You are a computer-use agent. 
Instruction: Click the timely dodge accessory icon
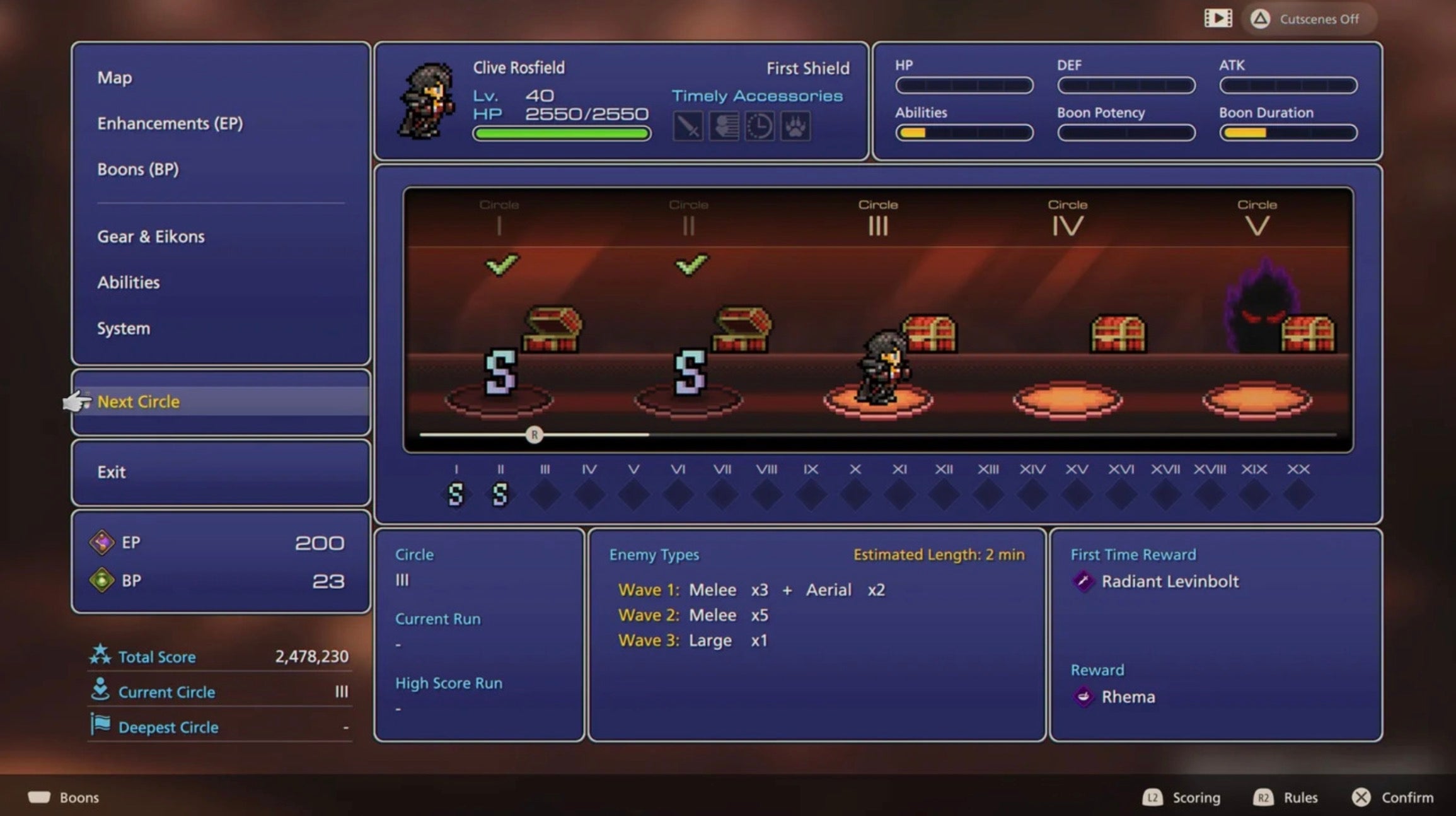(x=724, y=126)
